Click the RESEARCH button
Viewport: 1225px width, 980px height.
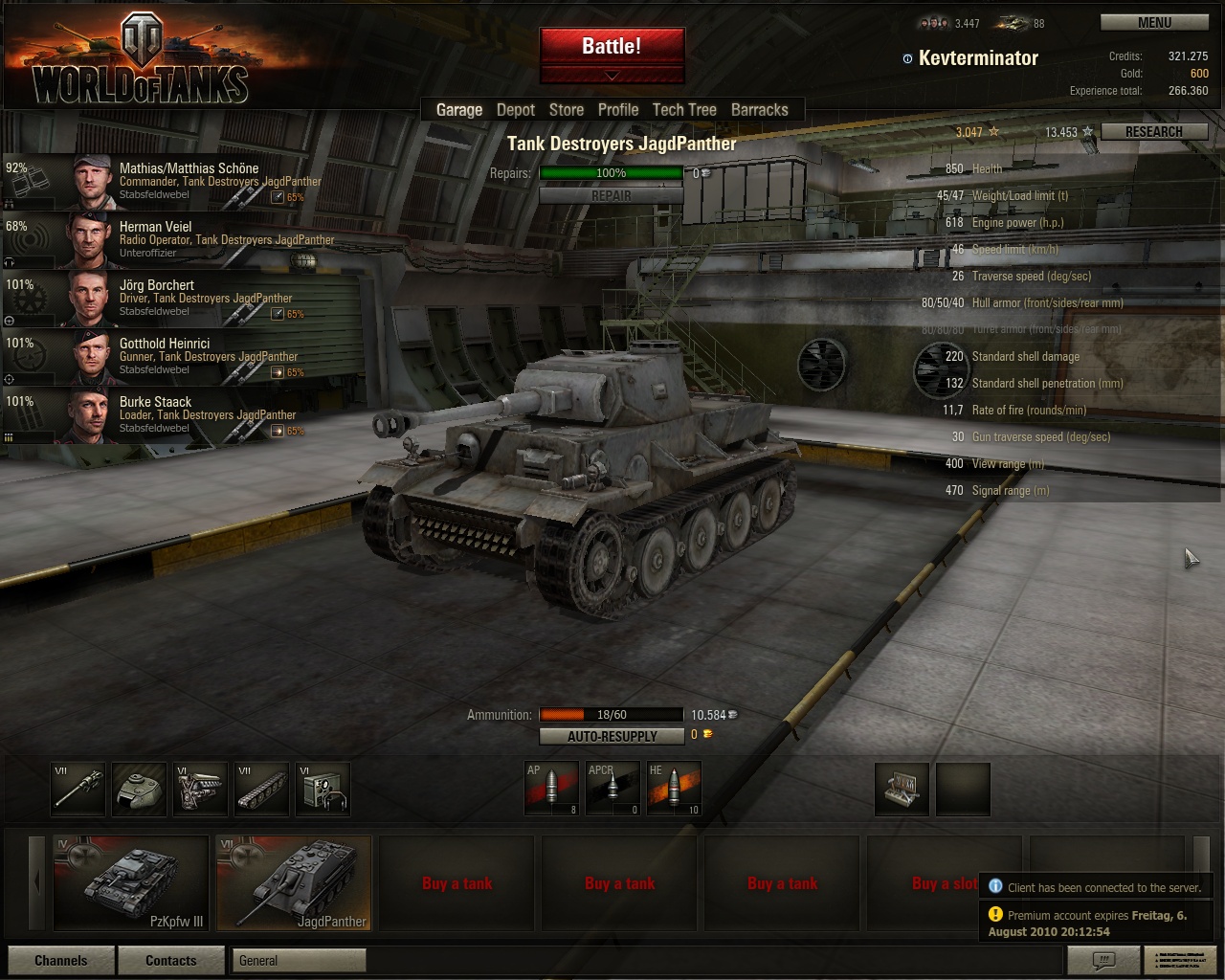[1153, 132]
